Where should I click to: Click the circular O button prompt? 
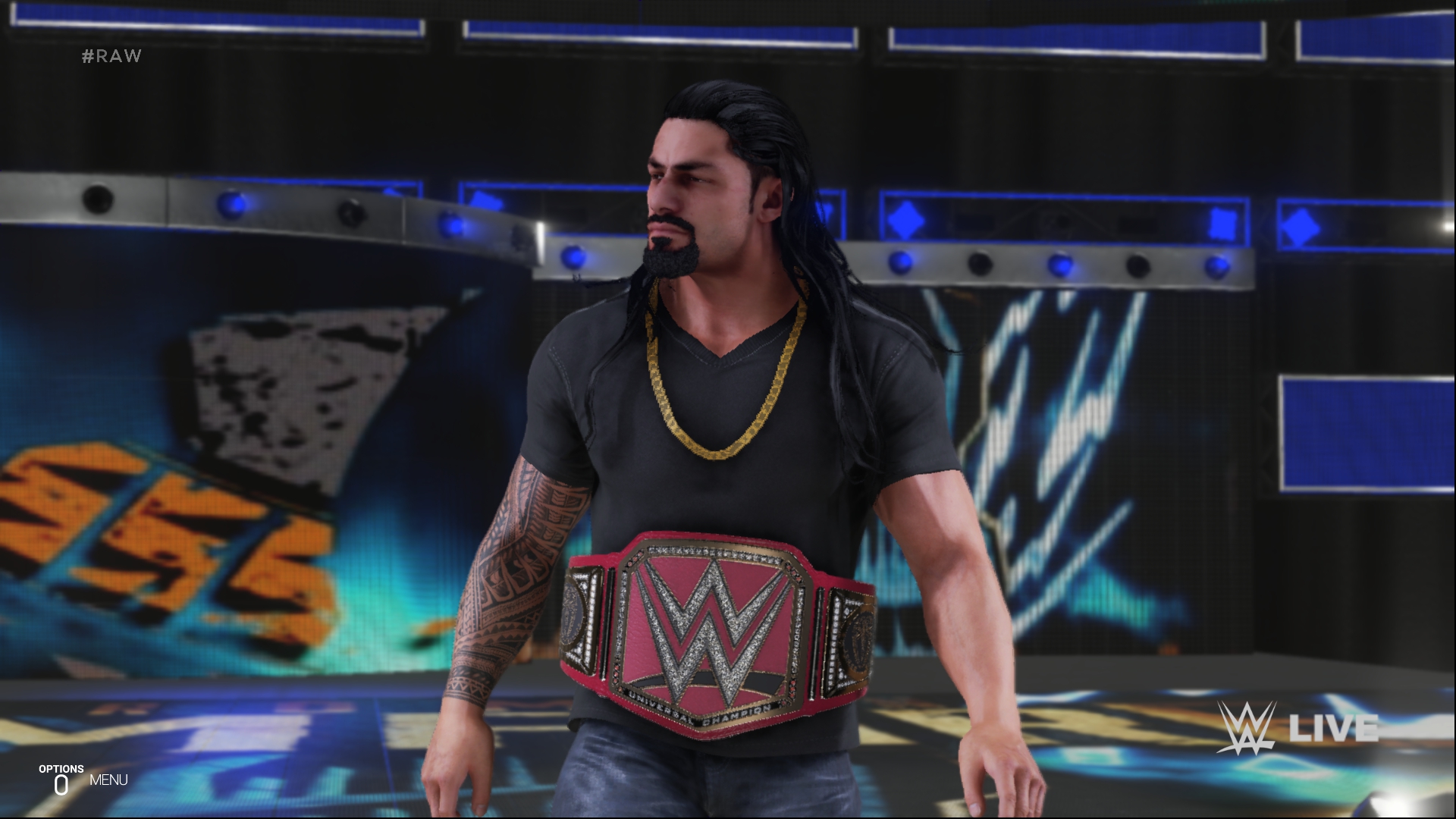pos(62,783)
